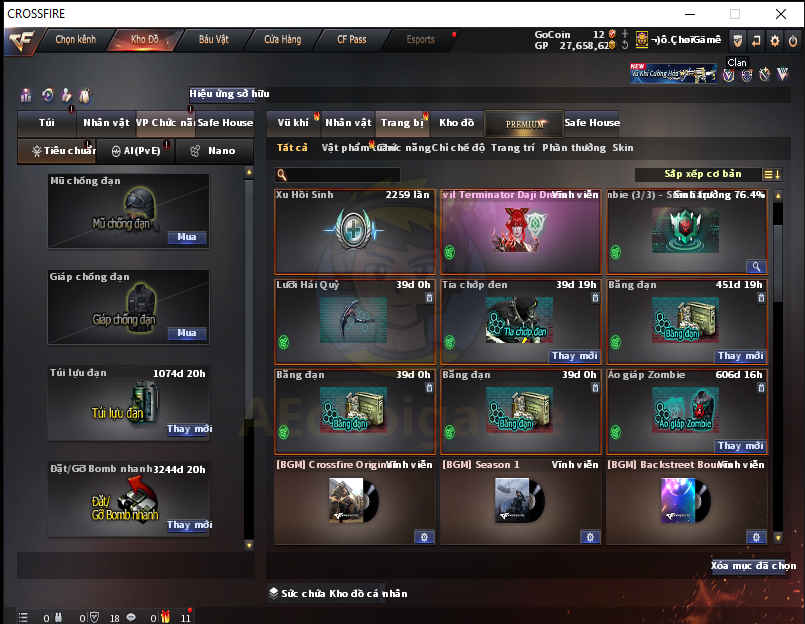
Task: Select the Vũ khí category tab
Action: coord(293,123)
